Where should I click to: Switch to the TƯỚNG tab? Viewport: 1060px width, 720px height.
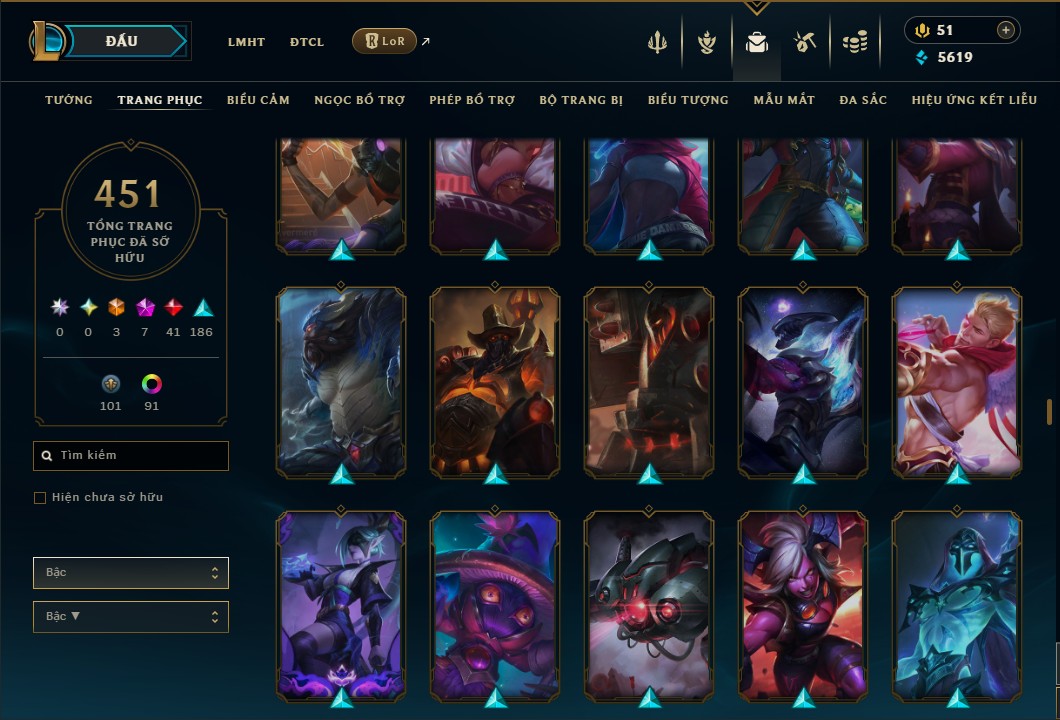pos(69,100)
